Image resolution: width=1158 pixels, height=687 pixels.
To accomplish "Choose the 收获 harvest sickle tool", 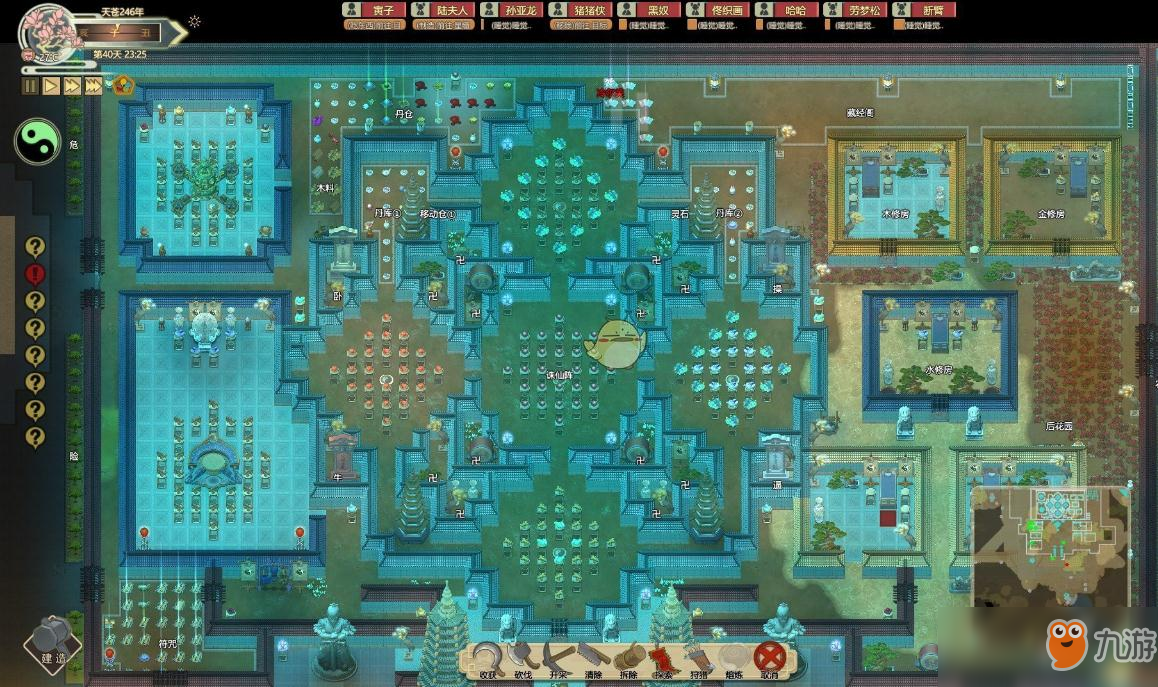I will pos(488,659).
